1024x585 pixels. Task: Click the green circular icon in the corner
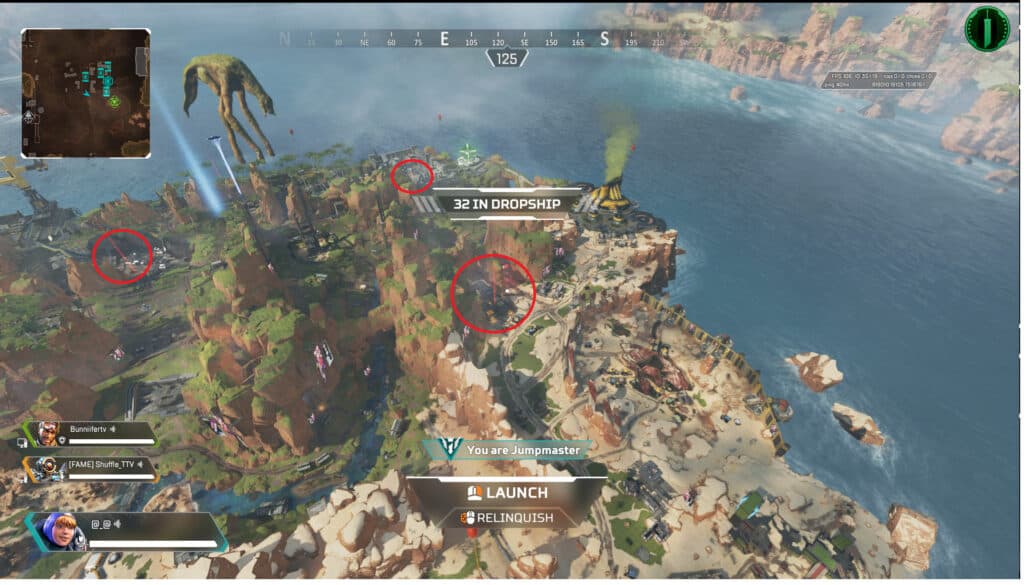click(x=986, y=29)
